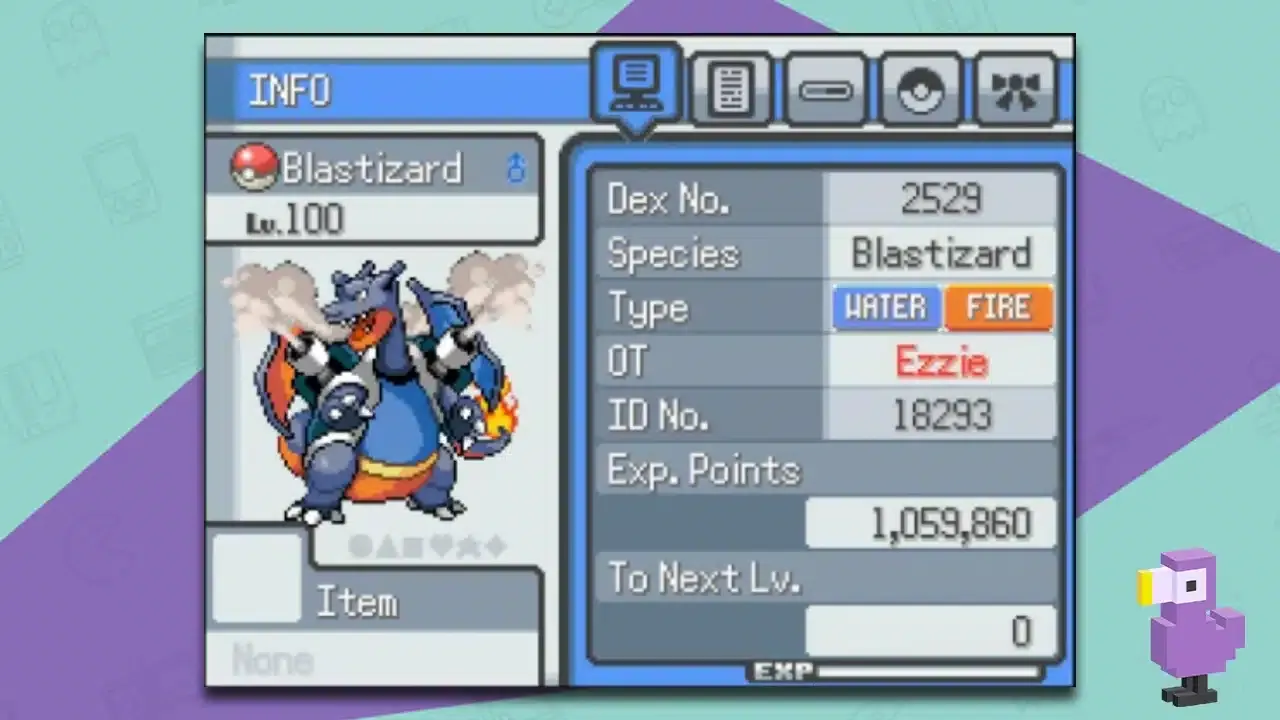View the Ribbons page bow icon

1016,89
